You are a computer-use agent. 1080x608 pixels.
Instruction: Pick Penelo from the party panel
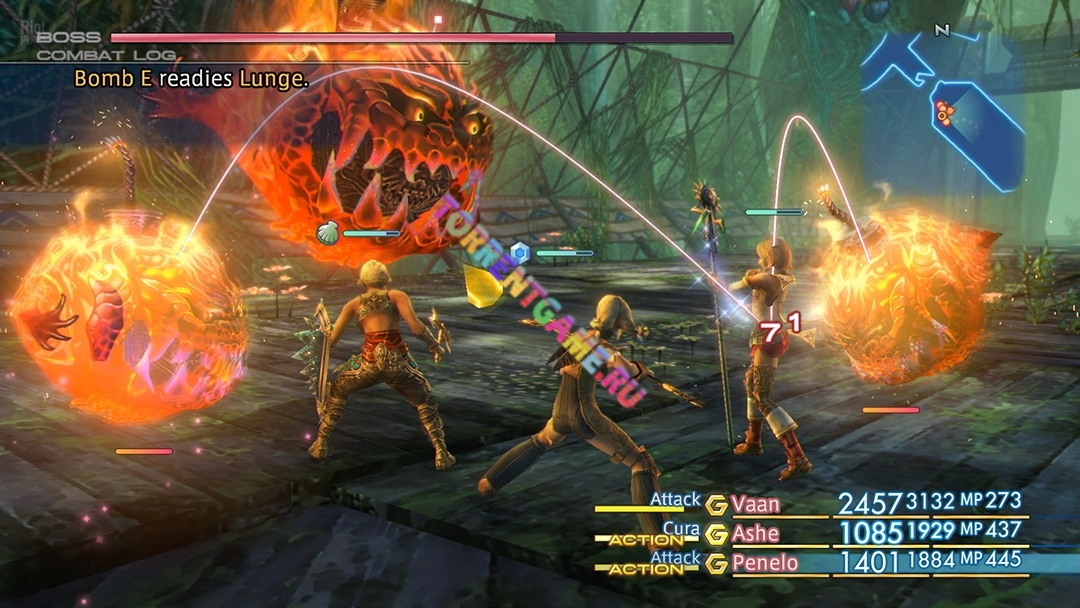[x=765, y=563]
